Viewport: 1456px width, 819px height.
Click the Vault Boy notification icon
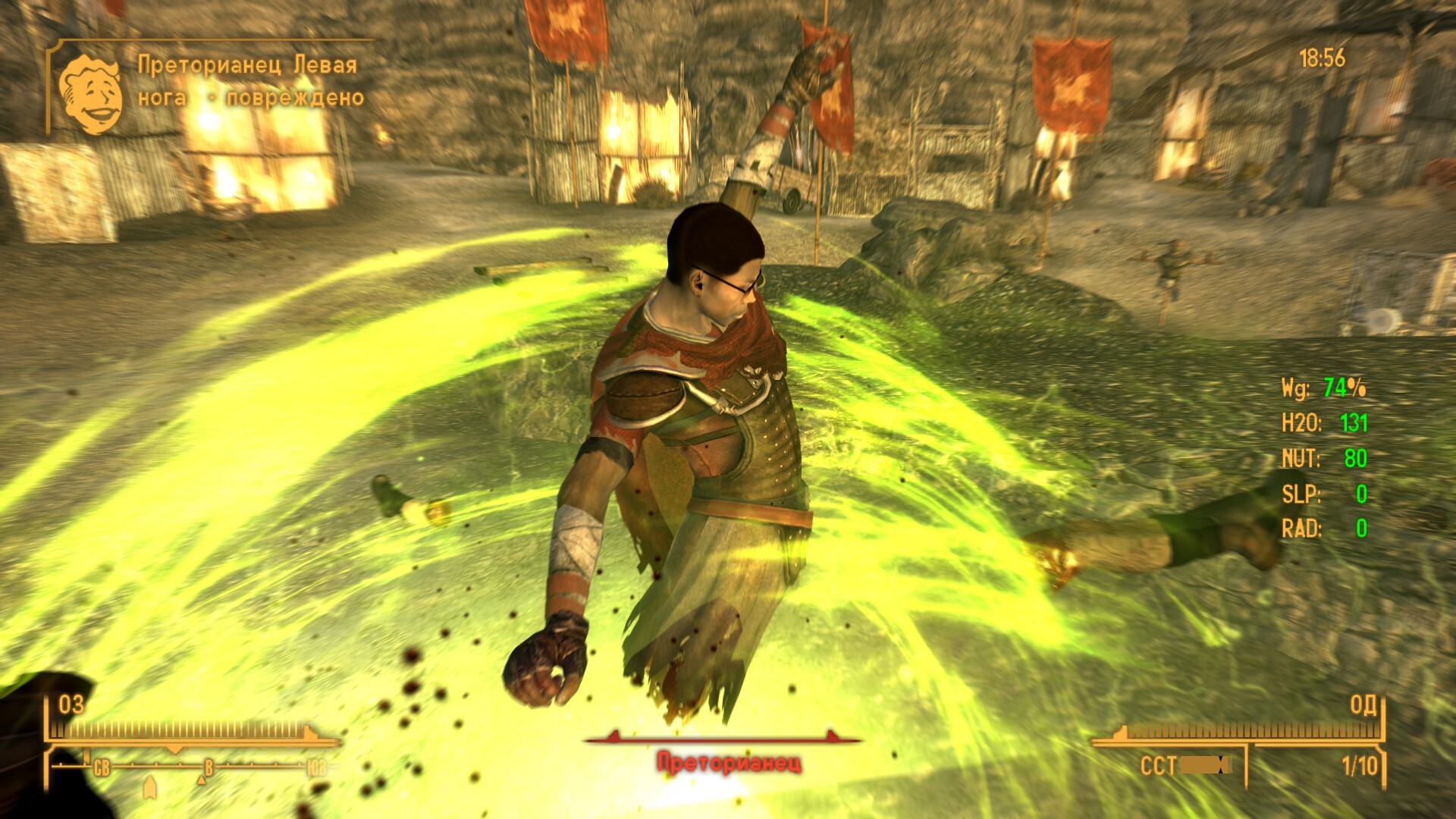(x=91, y=94)
